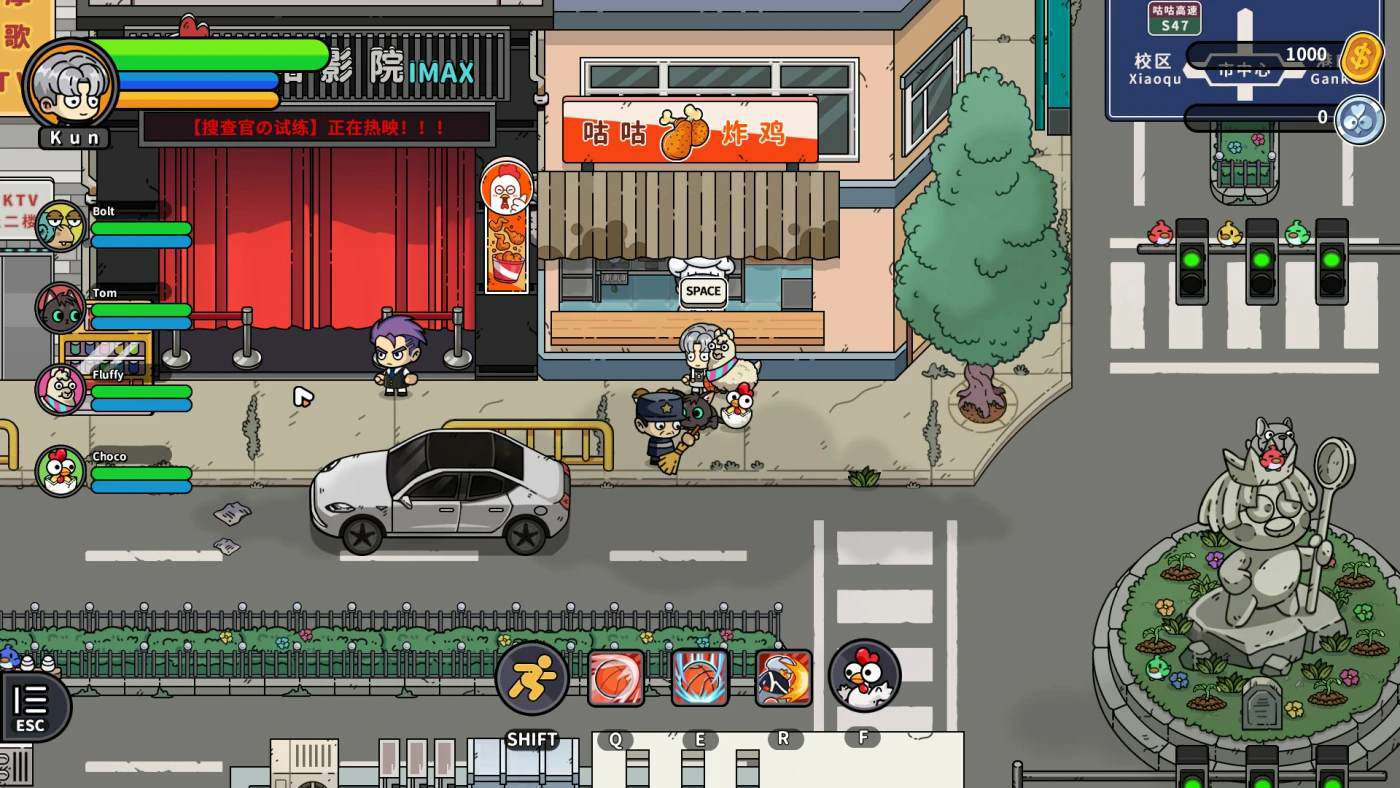
Task: Trigger the basketball hoop E skill
Action: point(700,678)
